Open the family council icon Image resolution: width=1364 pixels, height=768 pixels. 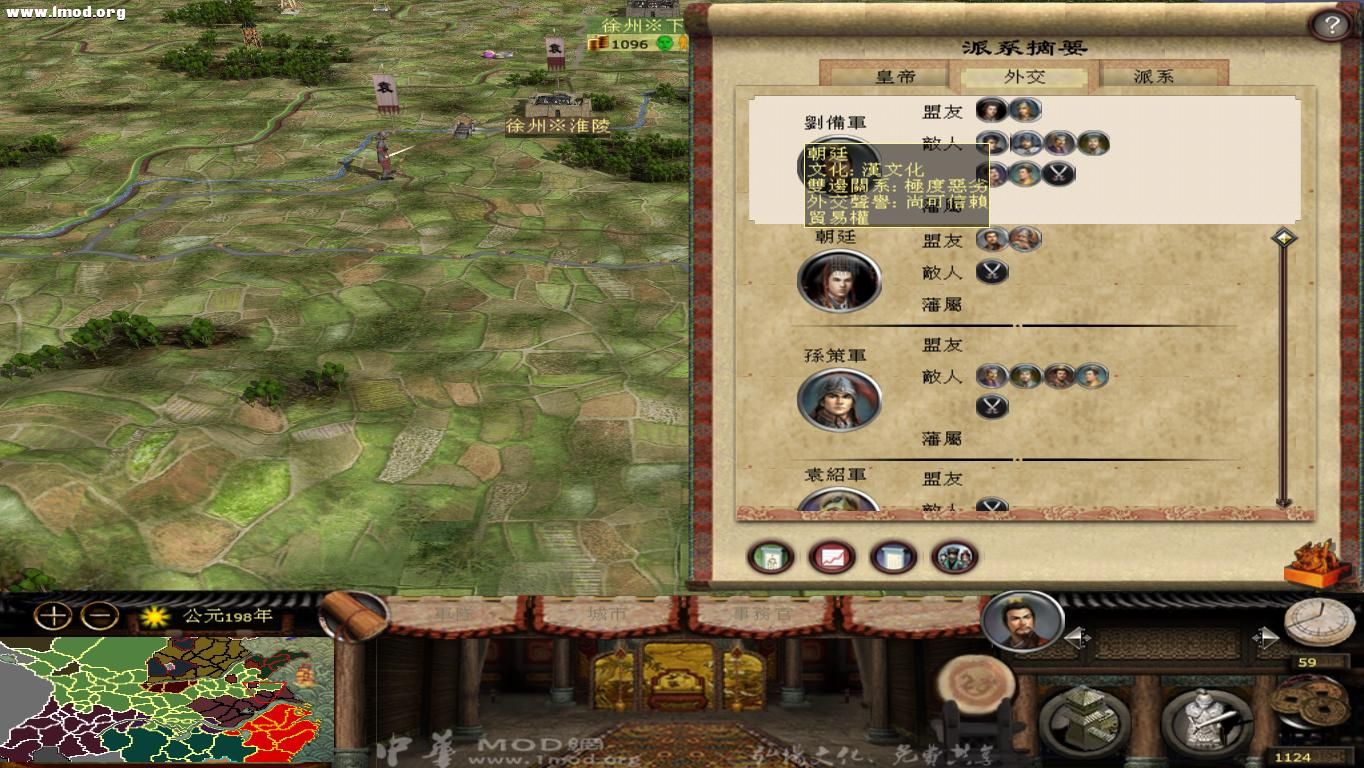click(953, 557)
